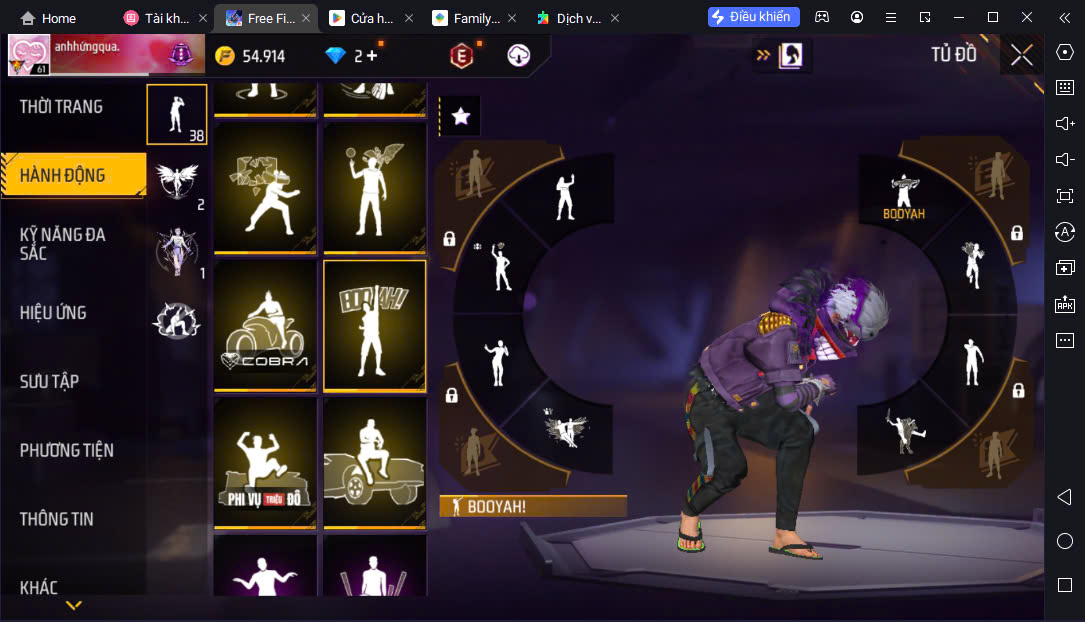Screen dimensions: 1085x622
Task: Open the player profile avatar
Action: pyautogui.click(x=29, y=56)
